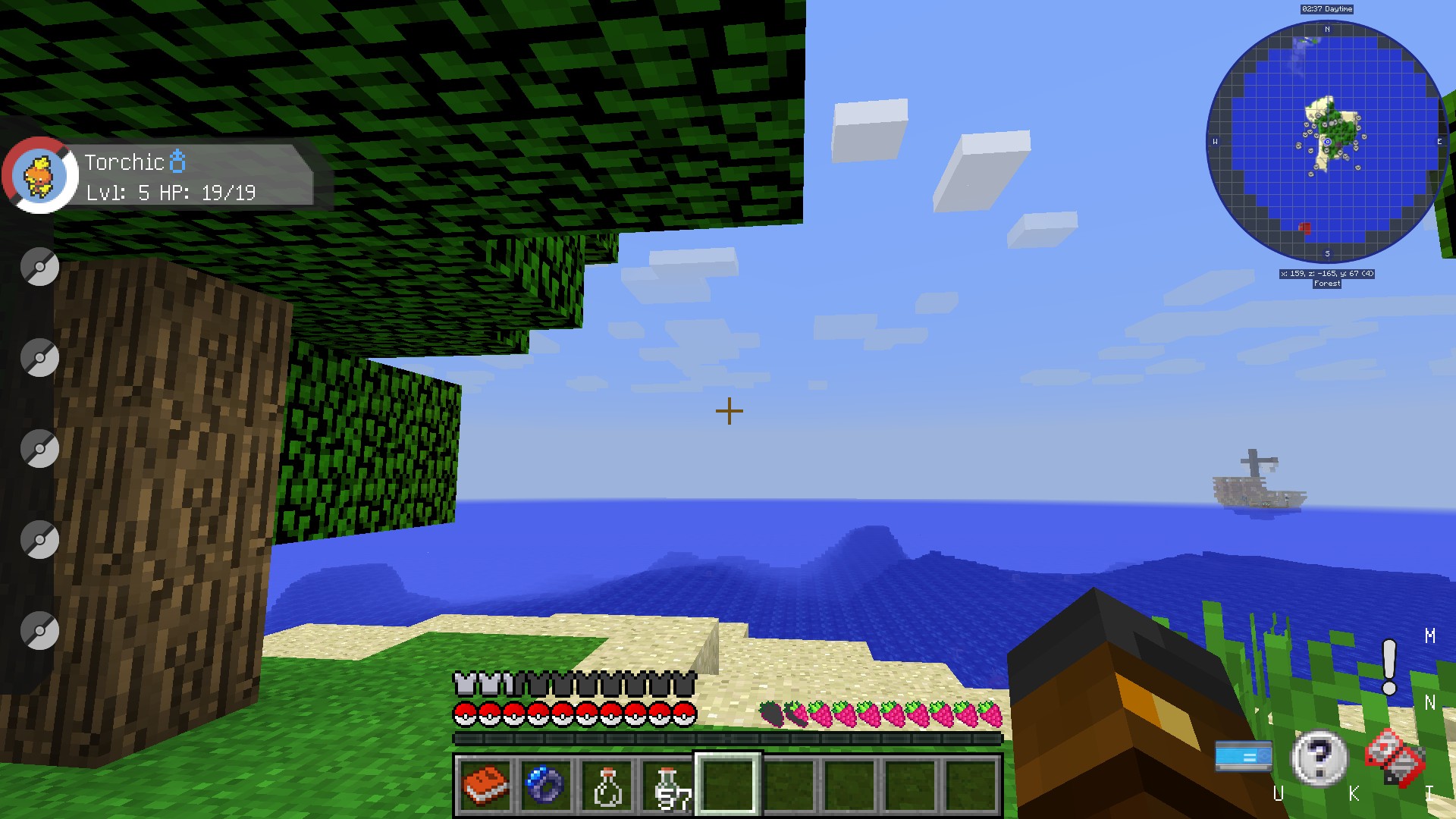Open the question mark coin icon
The height and width of the screenshot is (819, 1456).
pos(1319,757)
